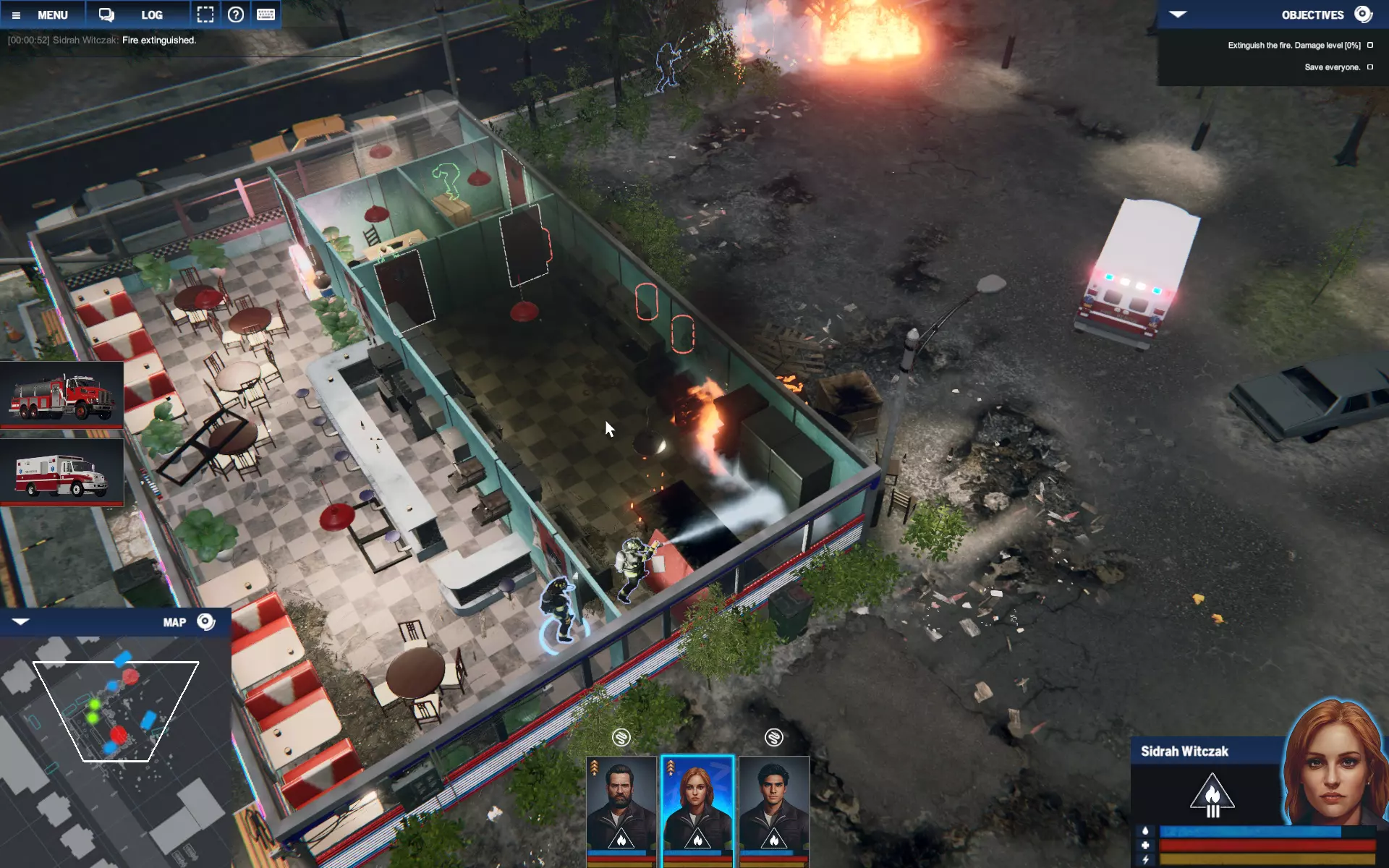The image size is (1389, 868).
Task: Collapse the Map panel arrow
Action: (20, 622)
